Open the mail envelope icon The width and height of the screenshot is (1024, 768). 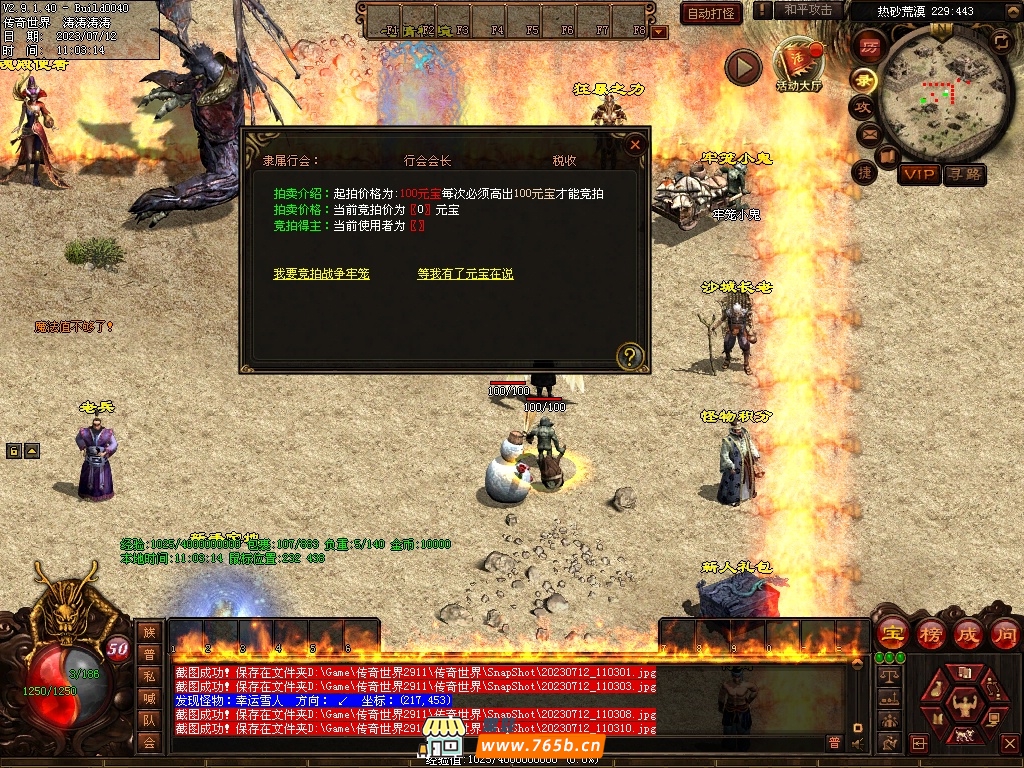(x=868, y=133)
